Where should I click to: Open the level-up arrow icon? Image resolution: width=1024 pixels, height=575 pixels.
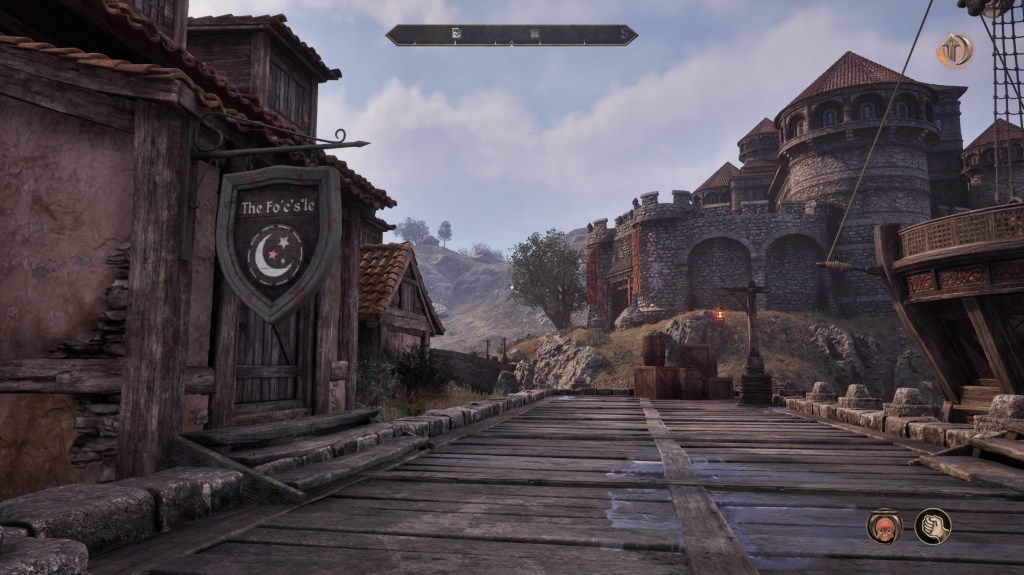tap(954, 50)
